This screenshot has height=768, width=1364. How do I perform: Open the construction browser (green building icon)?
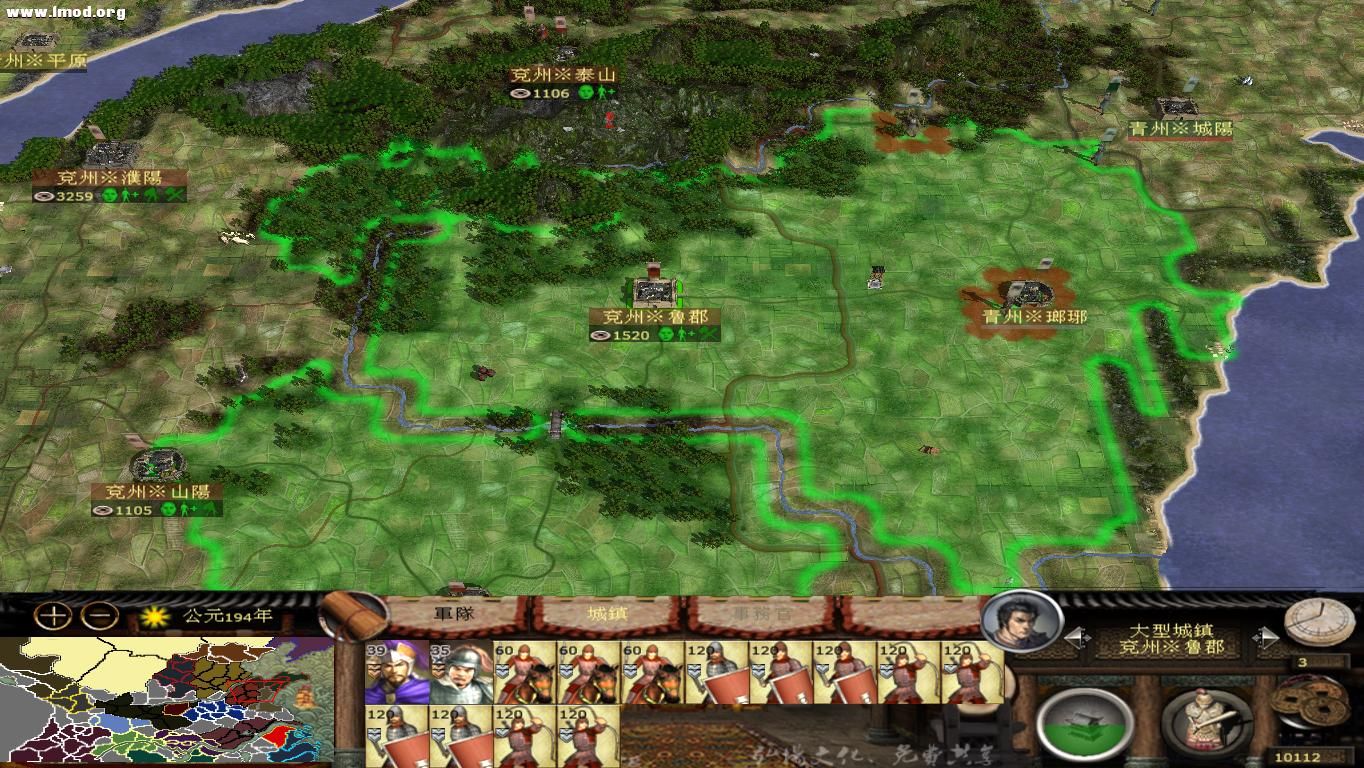(x=1083, y=723)
